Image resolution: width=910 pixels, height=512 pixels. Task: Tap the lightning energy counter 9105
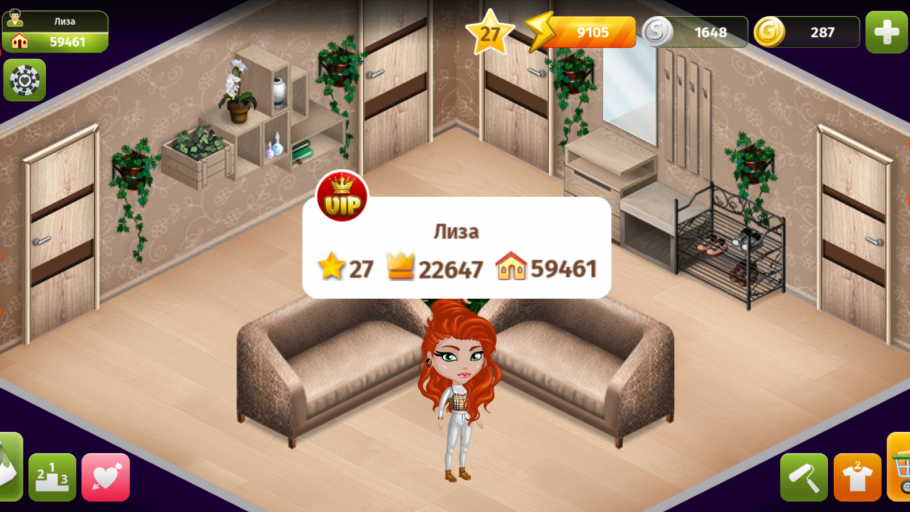582,32
